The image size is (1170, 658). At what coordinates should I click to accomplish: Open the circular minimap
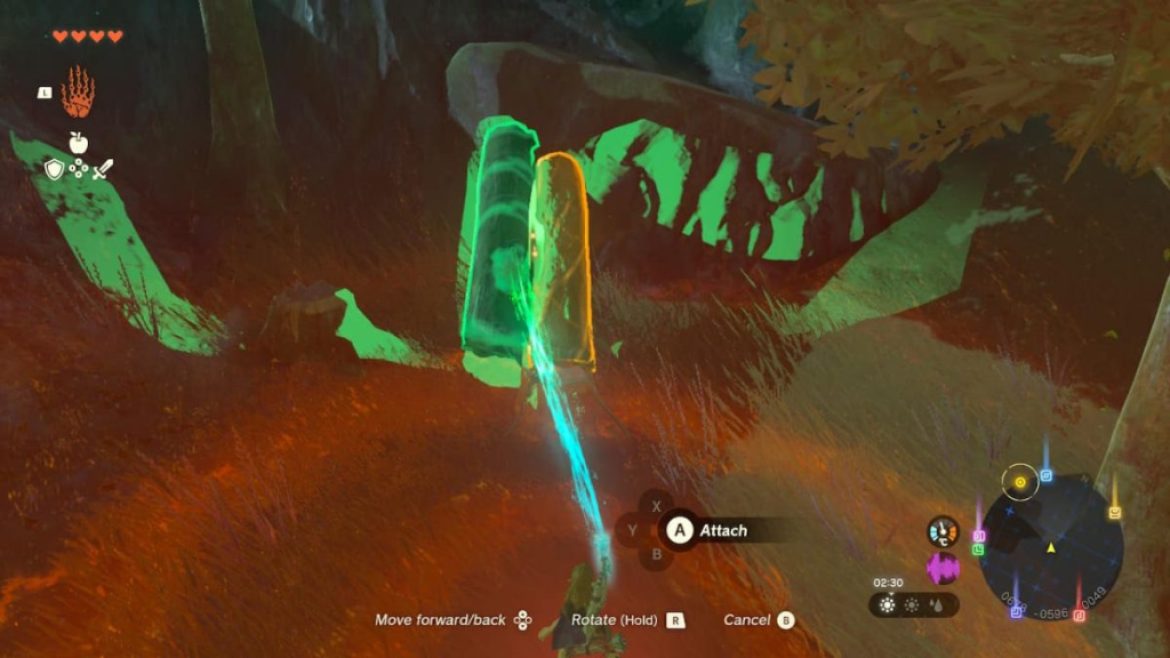tap(1050, 546)
